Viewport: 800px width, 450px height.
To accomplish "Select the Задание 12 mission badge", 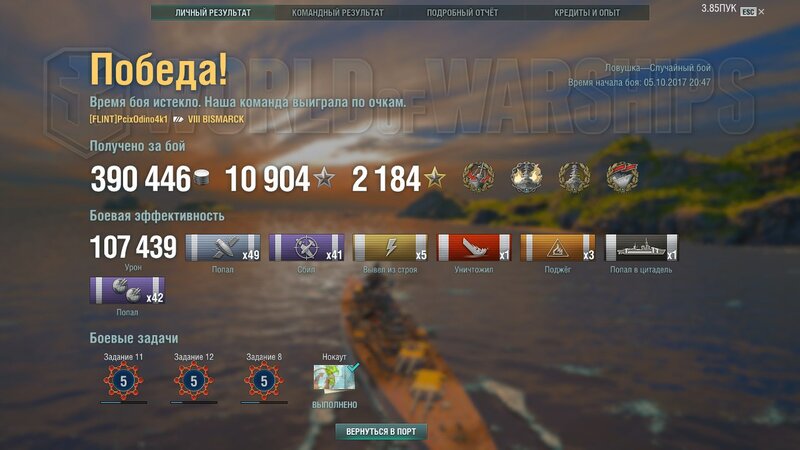I will (x=194, y=381).
